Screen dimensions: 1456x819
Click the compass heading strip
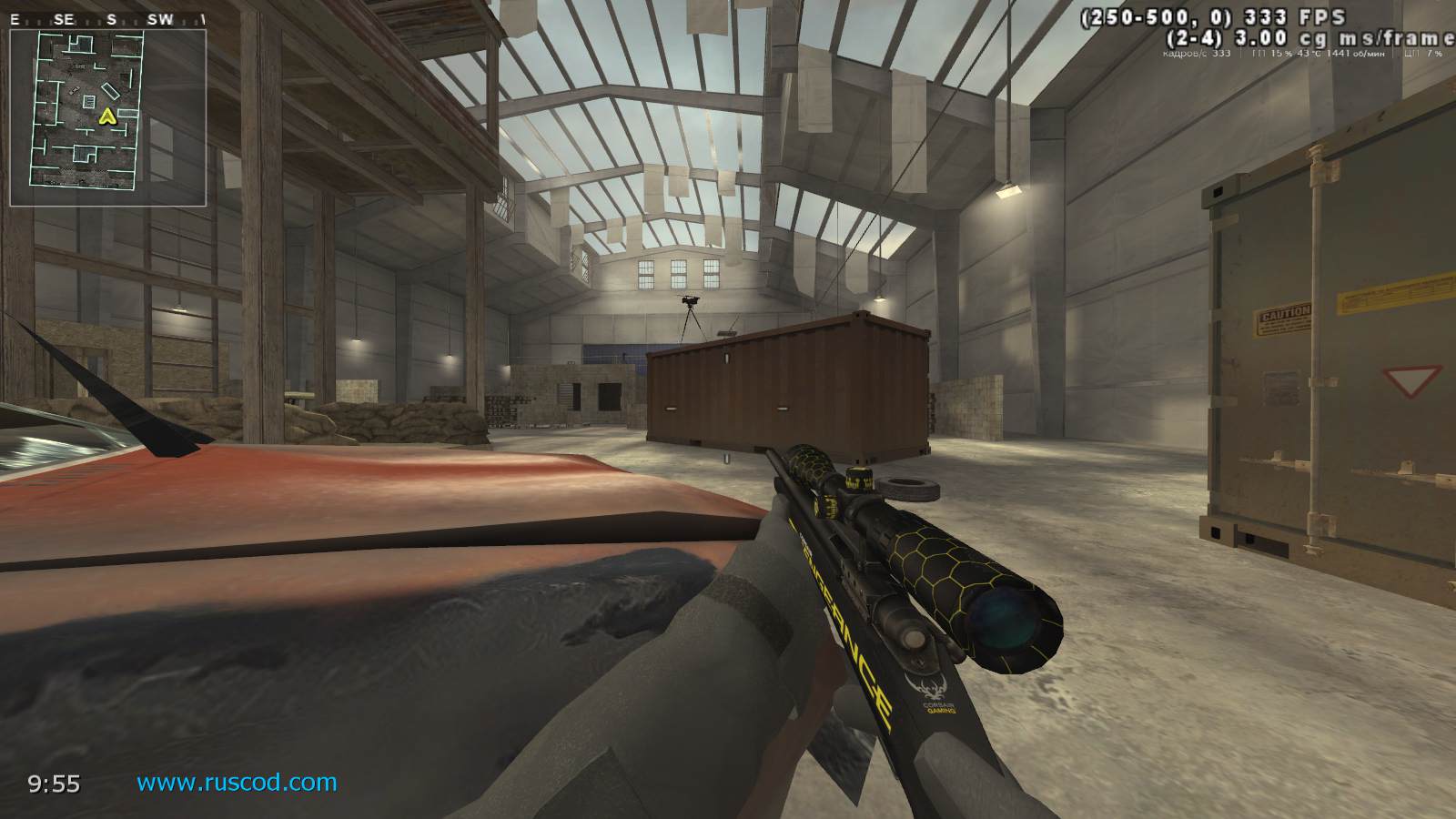pos(109,18)
